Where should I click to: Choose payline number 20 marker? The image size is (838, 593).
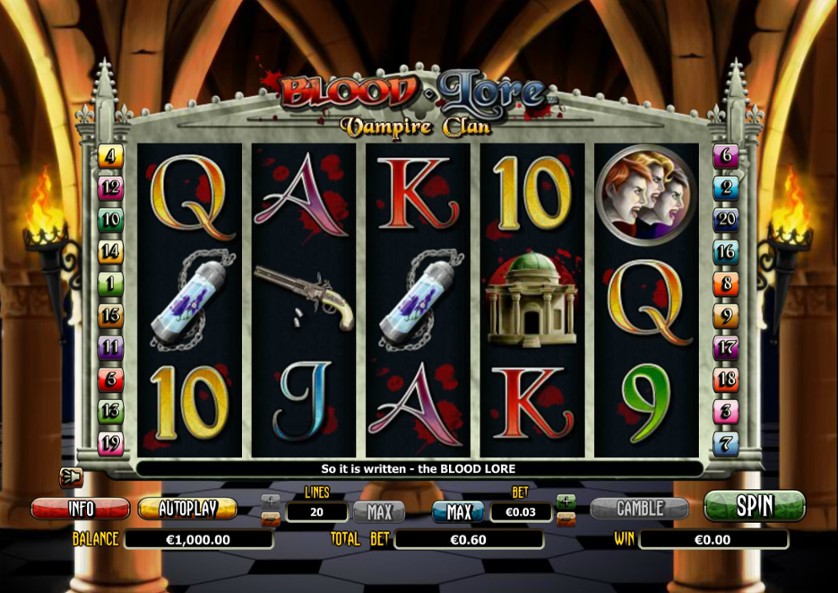[x=725, y=220]
